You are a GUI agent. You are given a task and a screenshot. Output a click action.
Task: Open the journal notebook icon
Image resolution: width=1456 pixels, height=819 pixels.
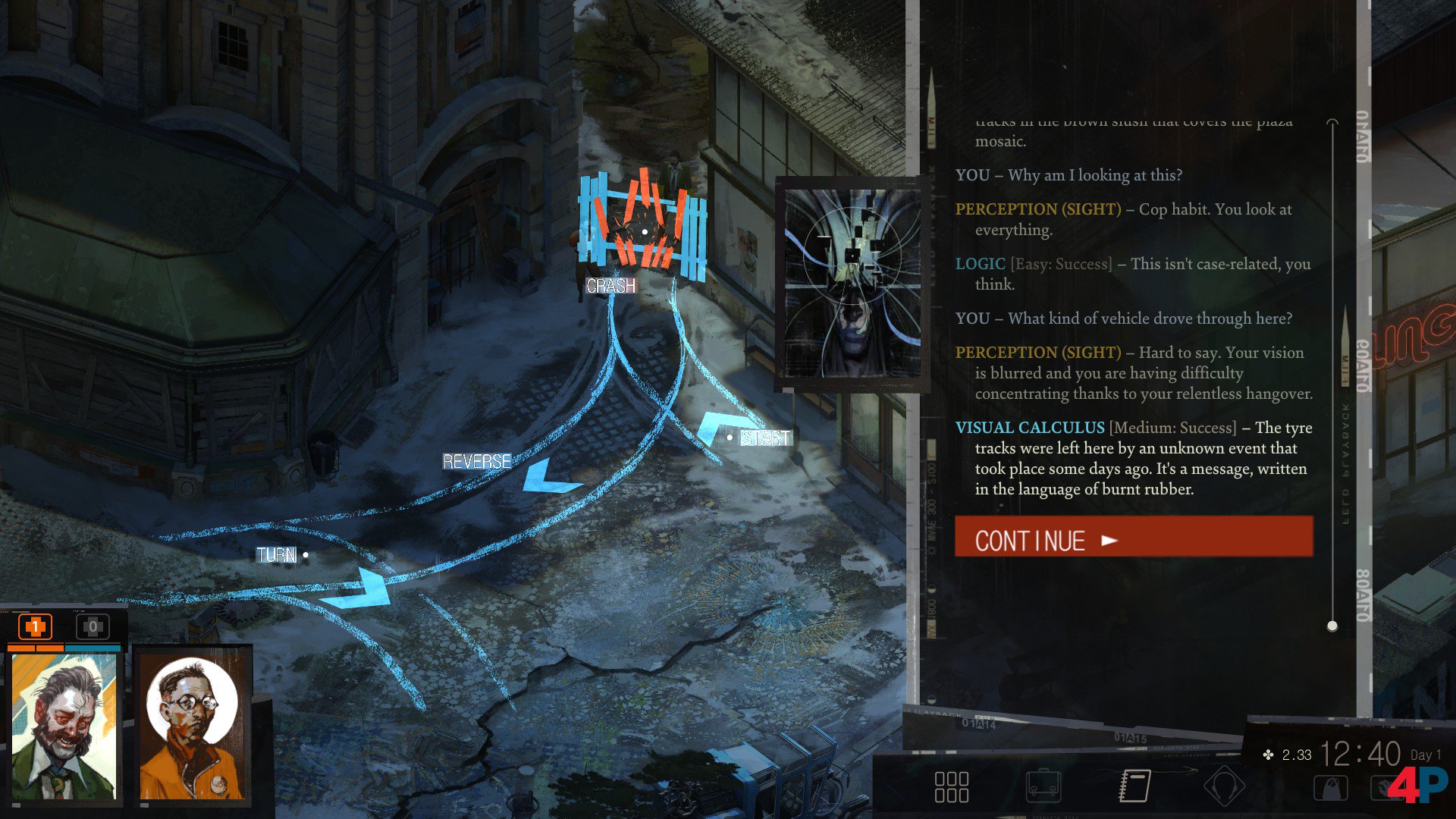click(1134, 786)
